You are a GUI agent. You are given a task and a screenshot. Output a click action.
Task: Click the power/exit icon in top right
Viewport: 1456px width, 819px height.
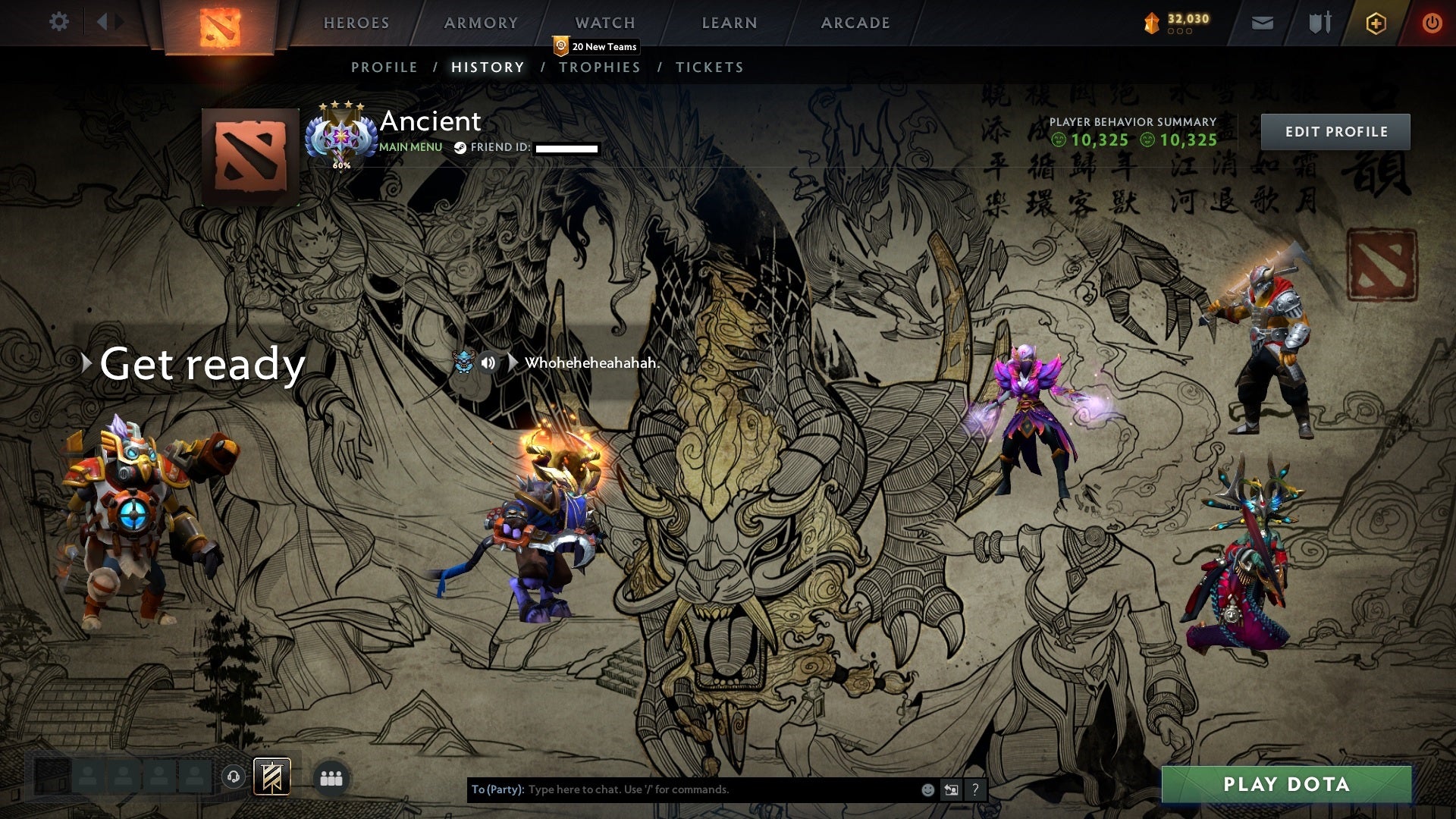click(1431, 21)
